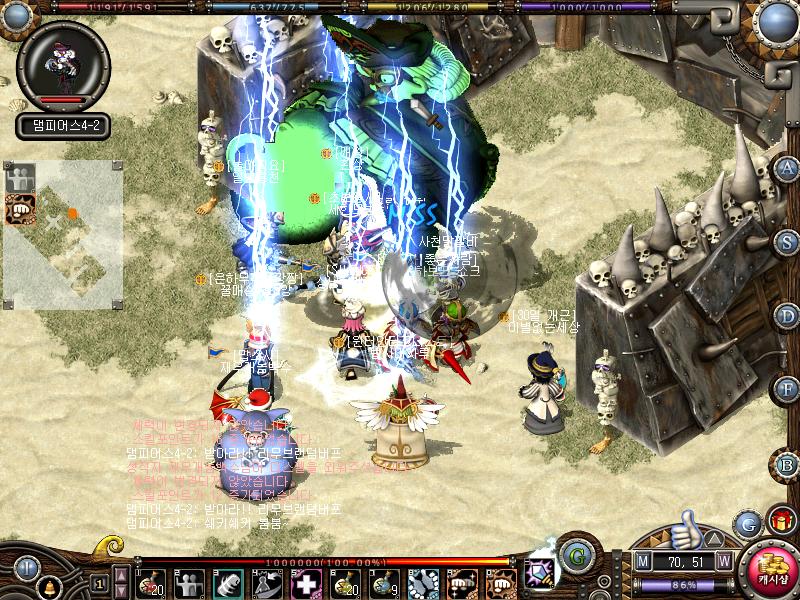Click the green G orb button
This screenshot has height=600, width=800.
pos(575,555)
